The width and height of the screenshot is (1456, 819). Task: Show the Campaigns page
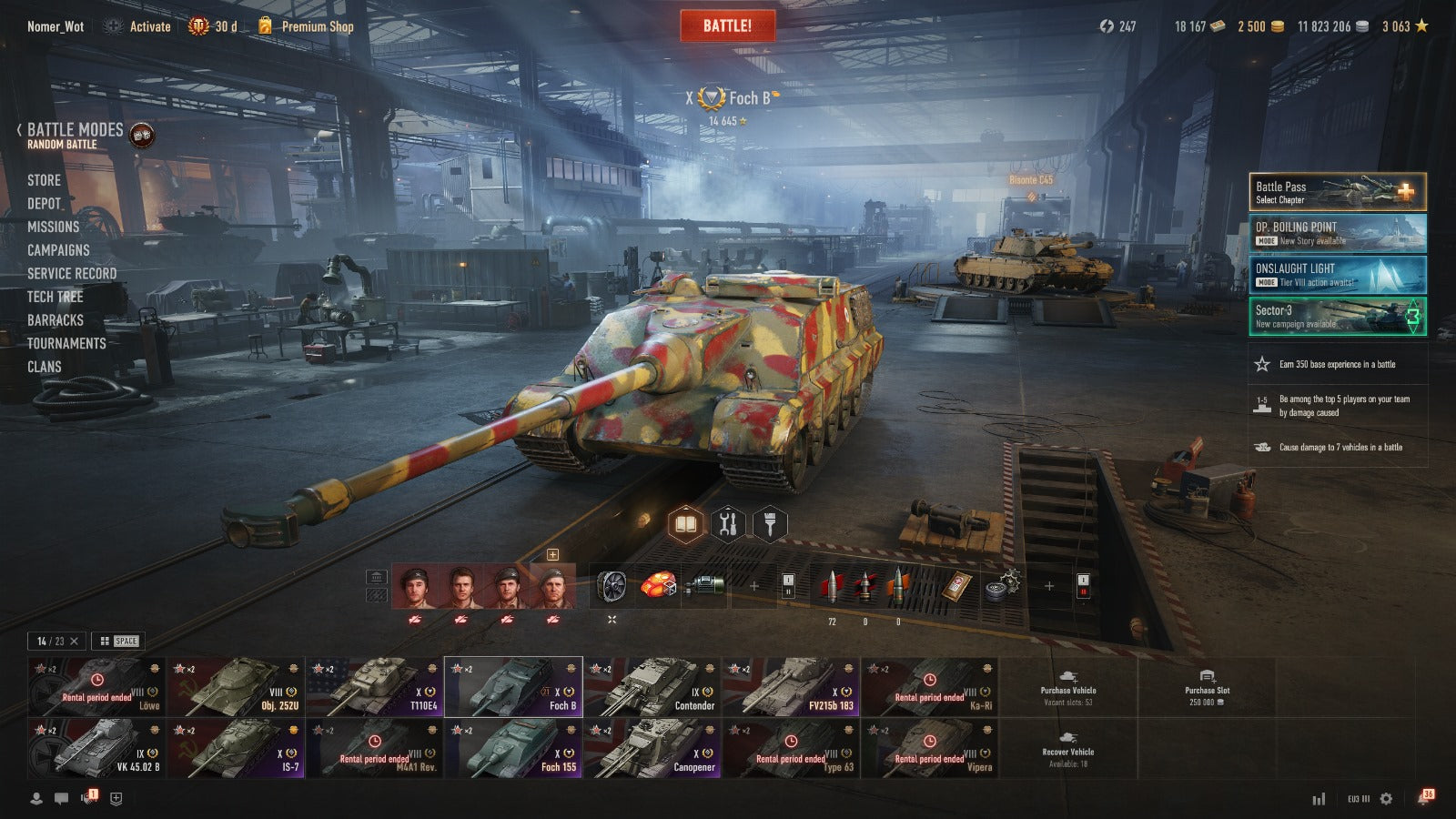58,250
